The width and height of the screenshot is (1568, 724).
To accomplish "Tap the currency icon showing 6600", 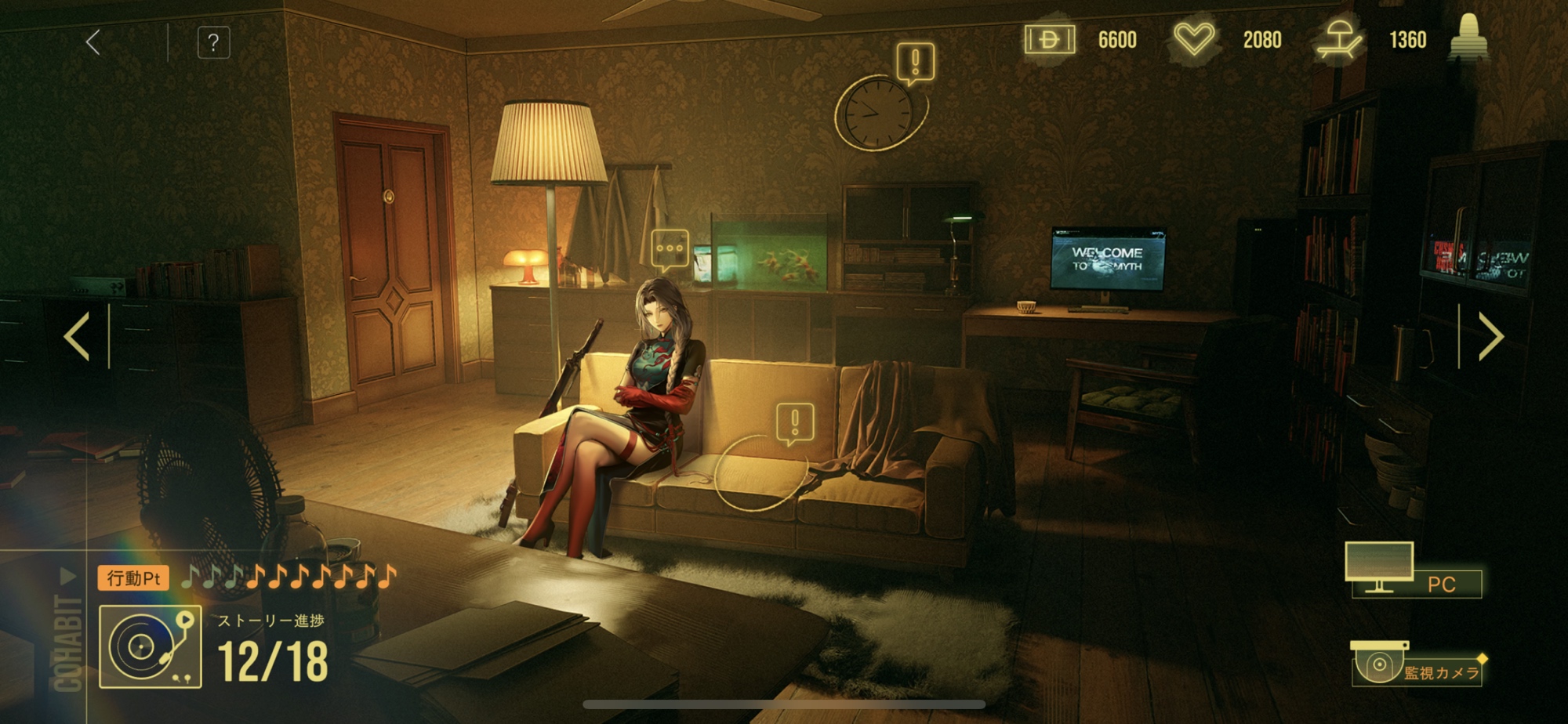I will pyautogui.click(x=1049, y=39).
